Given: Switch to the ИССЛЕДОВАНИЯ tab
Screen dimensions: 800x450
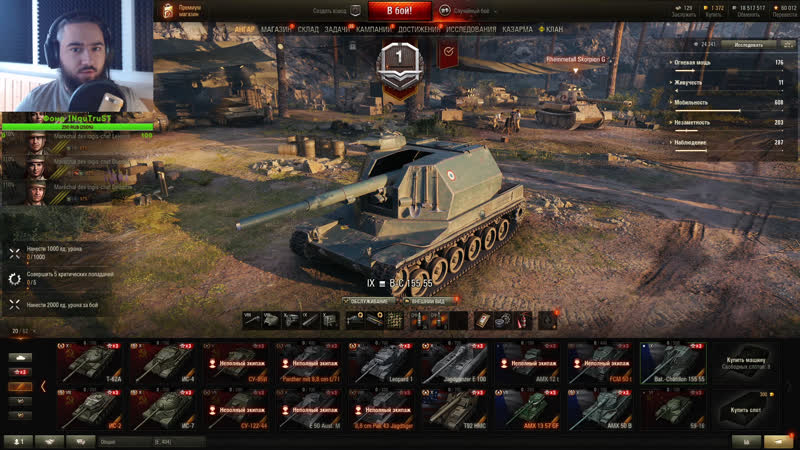Looking at the screenshot, I should tap(471, 30).
